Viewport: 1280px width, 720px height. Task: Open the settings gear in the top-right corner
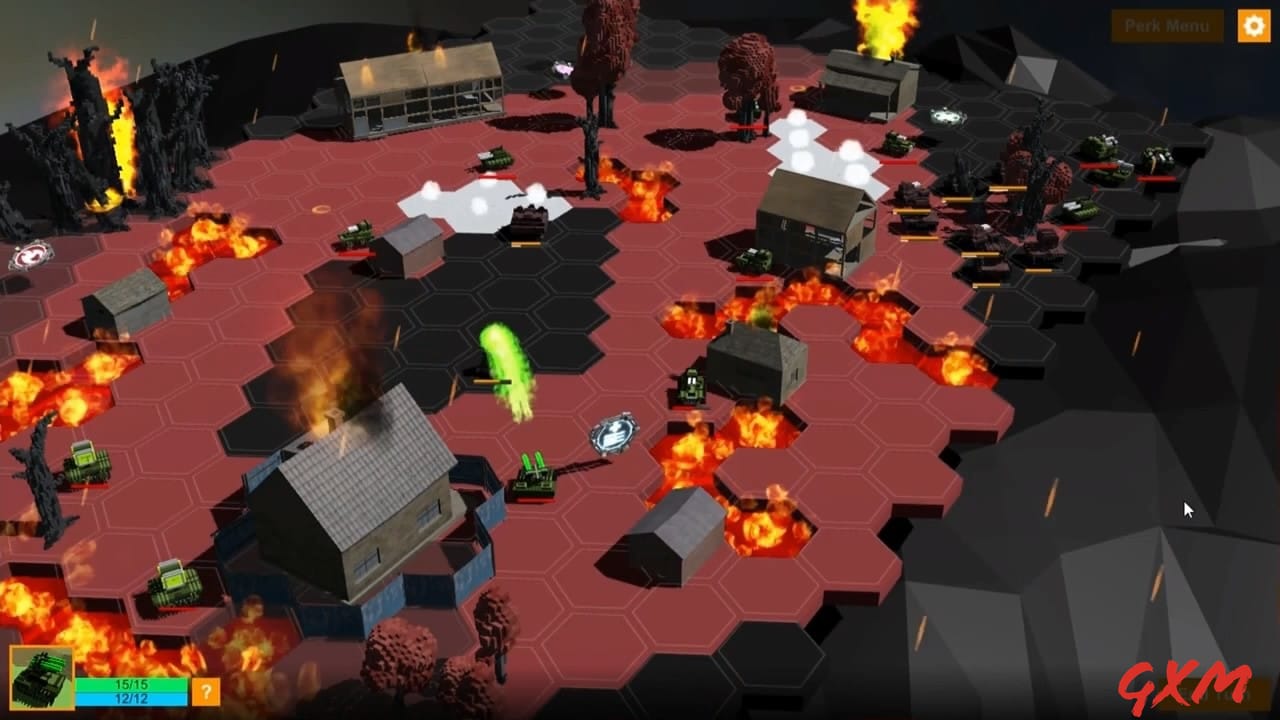pos(1253,25)
